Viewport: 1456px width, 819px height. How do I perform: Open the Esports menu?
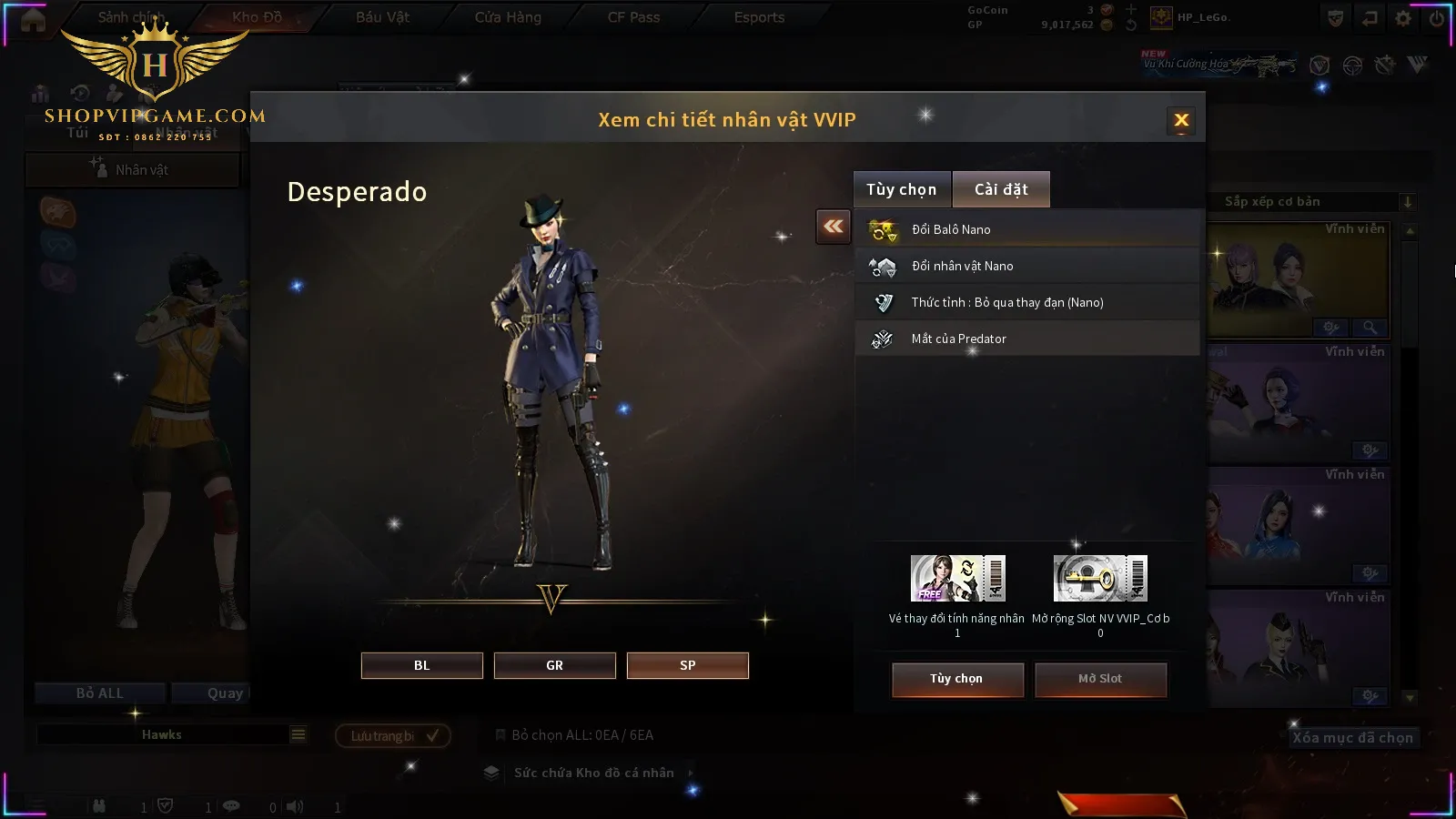[759, 17]
